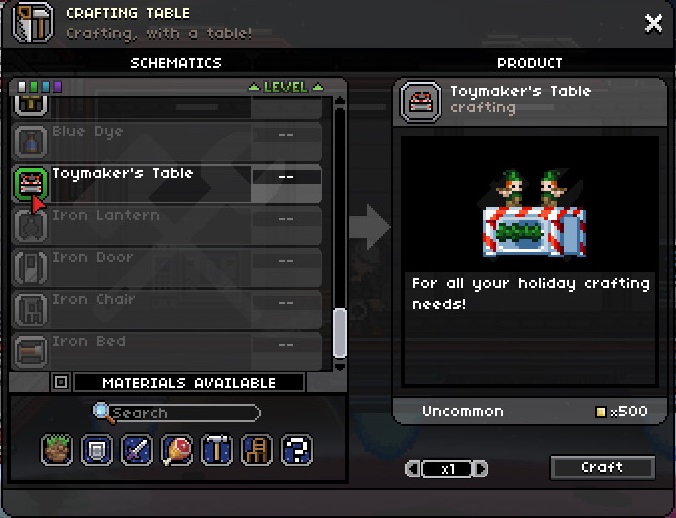
Task: Filter by the armor chestplate category
Action: [x=97, y=449]
